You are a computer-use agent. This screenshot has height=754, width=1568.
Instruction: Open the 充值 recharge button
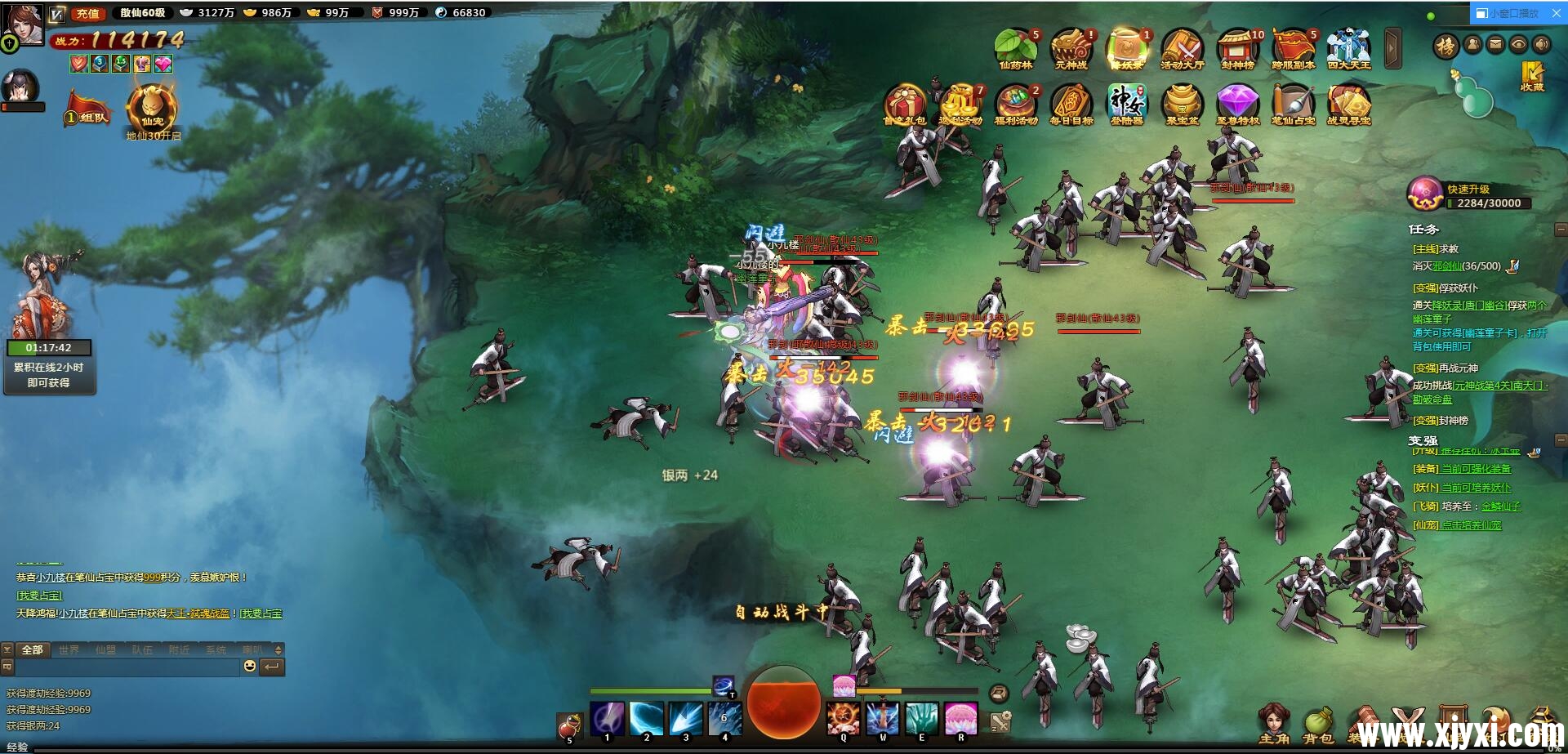pos(87,13)
